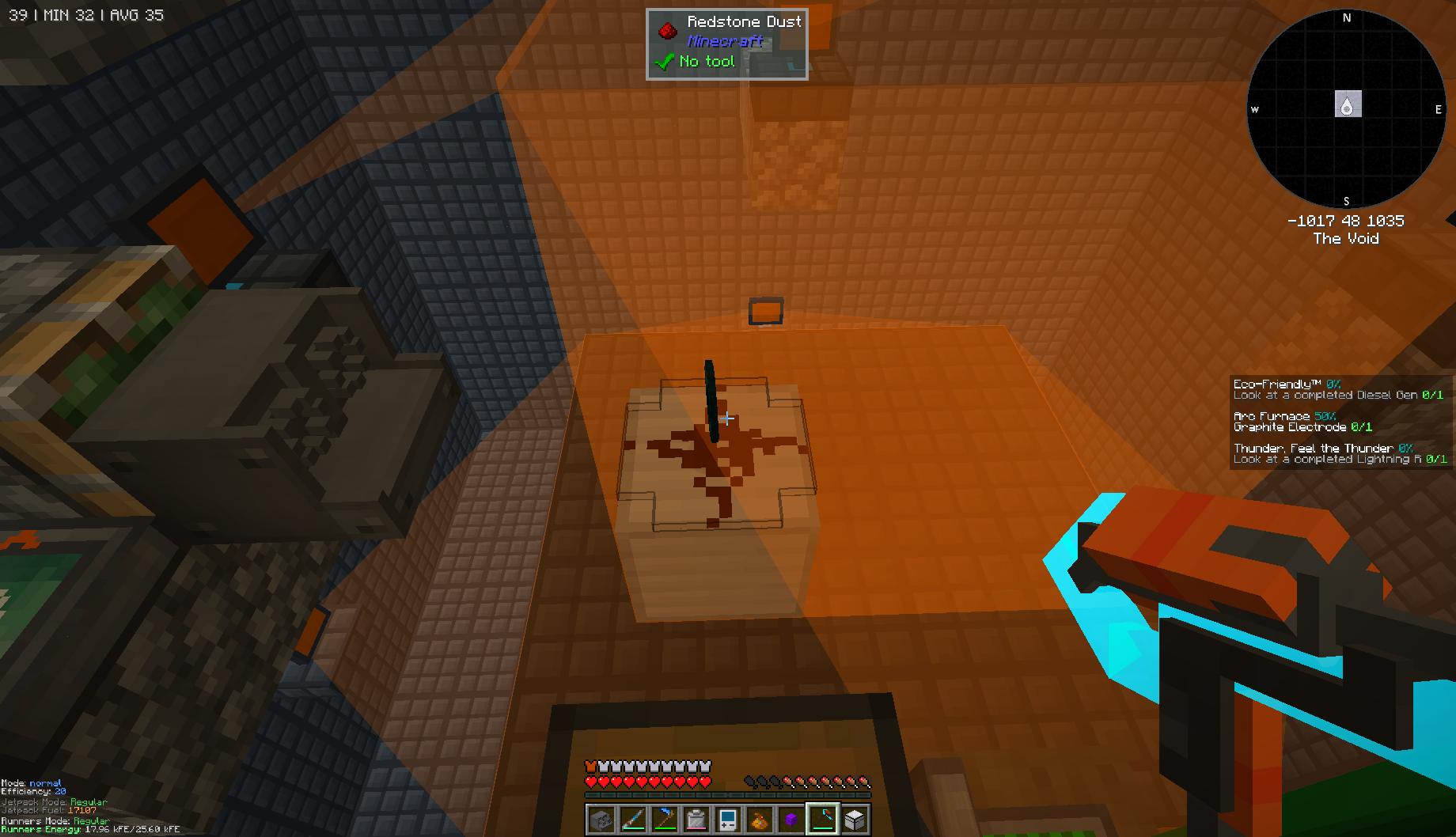Expand the Thunder, Feel the Thunder quest
The image size is (1456, 837).
tap(1313, 448)
